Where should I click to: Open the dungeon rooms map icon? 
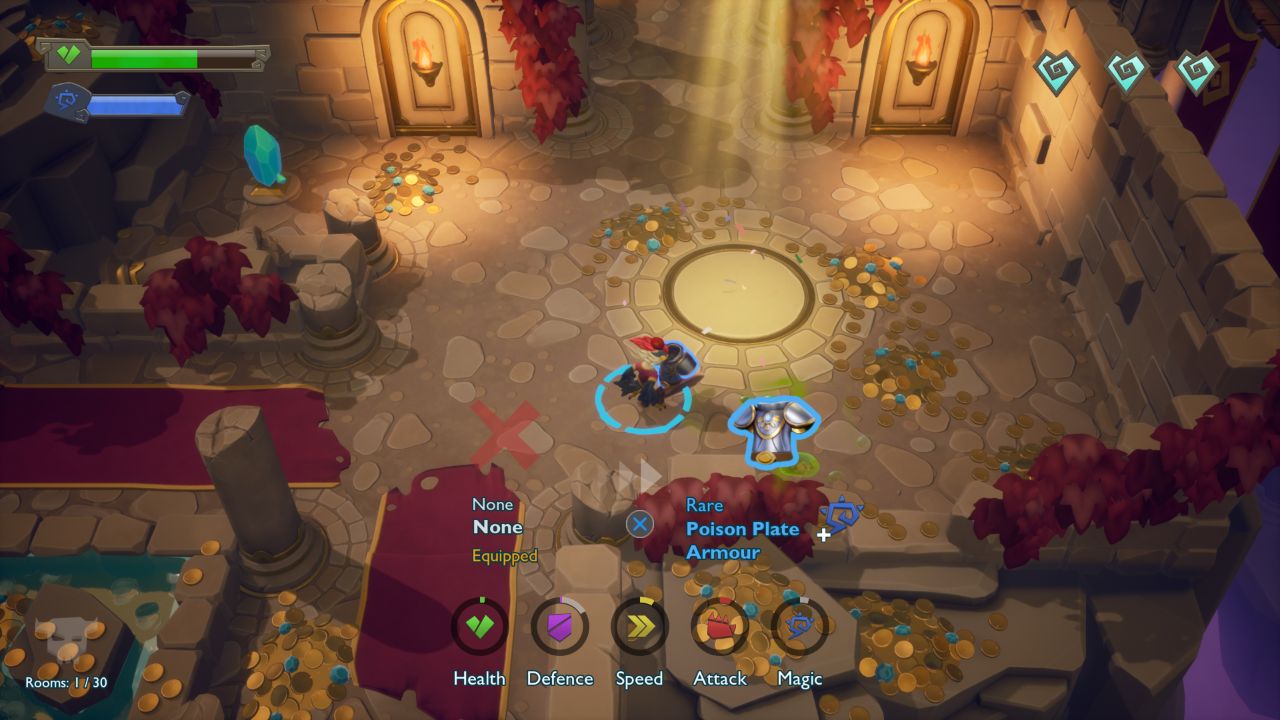(67, 642)
